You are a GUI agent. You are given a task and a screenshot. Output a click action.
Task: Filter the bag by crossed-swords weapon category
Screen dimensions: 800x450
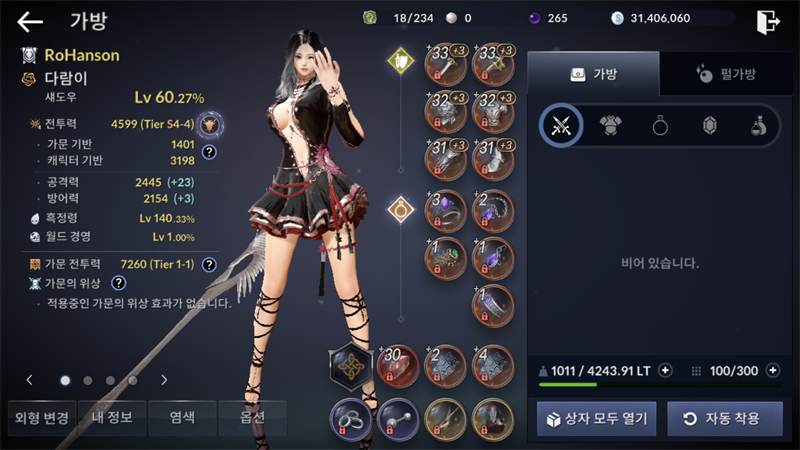561,125
